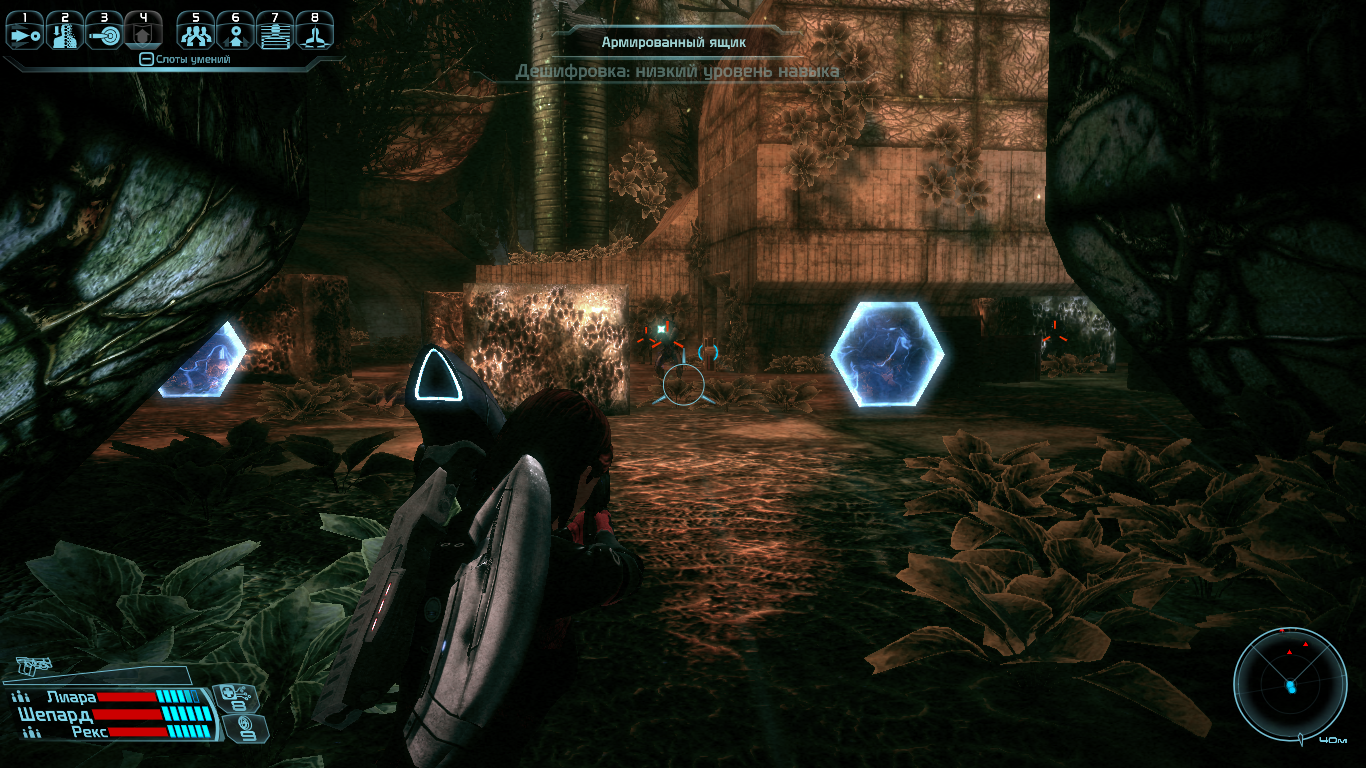This screenshot has width=1366, height=768.
Task: Activate the arrow-and-target ability in slot 1
Action: (24, 34)
